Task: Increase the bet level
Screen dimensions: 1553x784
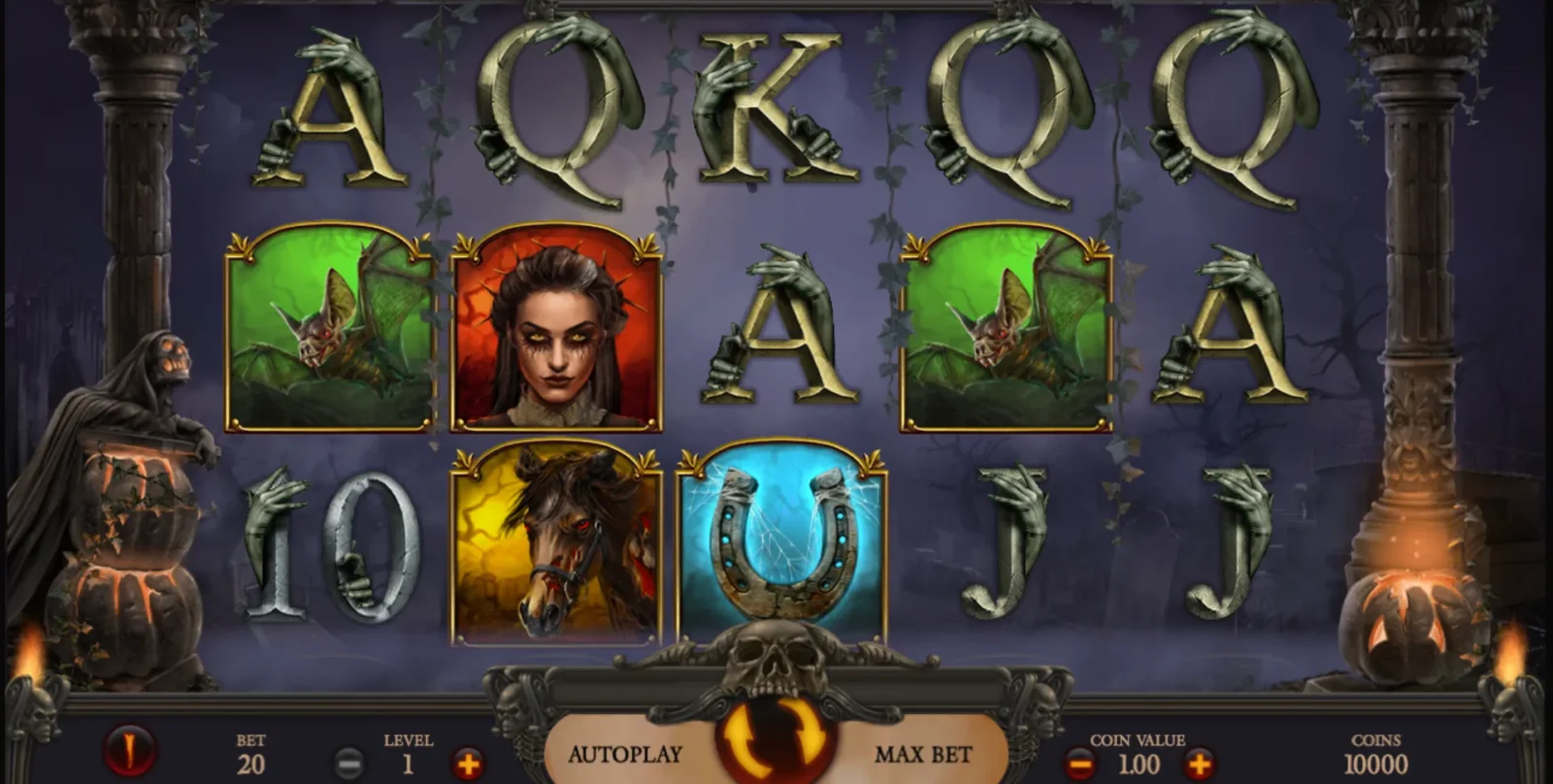Action: tap(467, 764)
